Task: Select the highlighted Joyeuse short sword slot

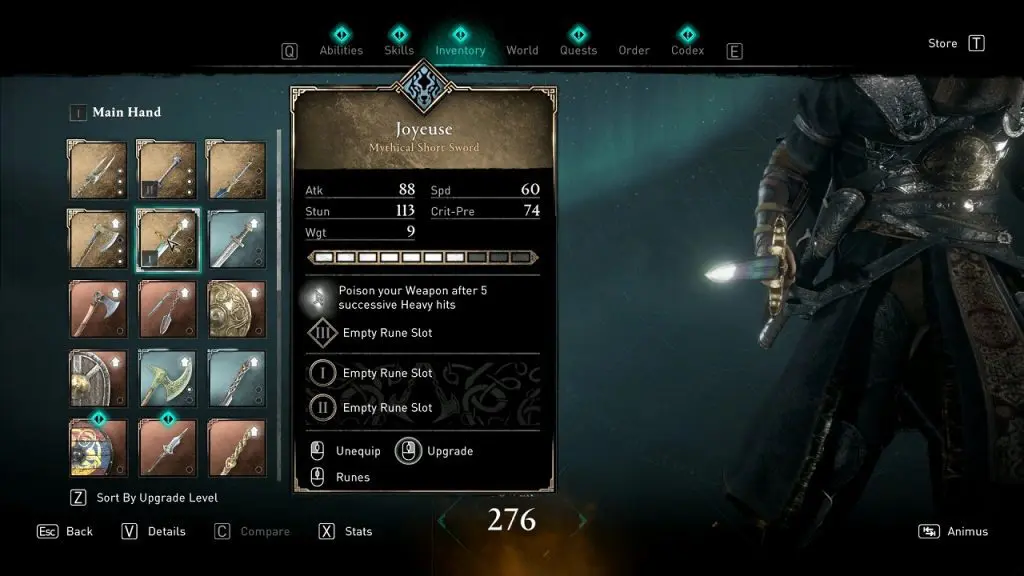Action: 167,240
